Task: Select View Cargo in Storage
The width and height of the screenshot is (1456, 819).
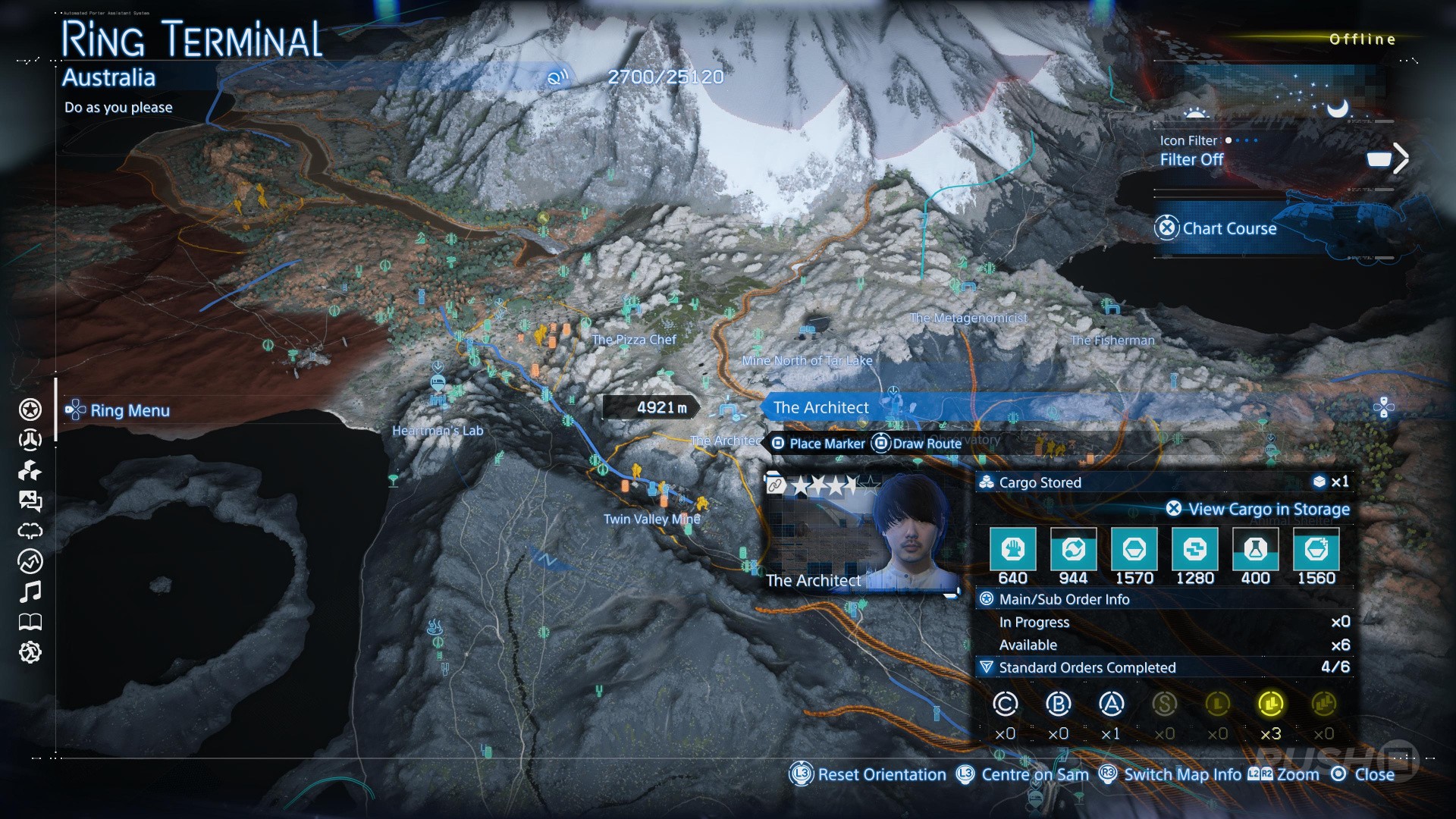Action: coord(1259,509)
